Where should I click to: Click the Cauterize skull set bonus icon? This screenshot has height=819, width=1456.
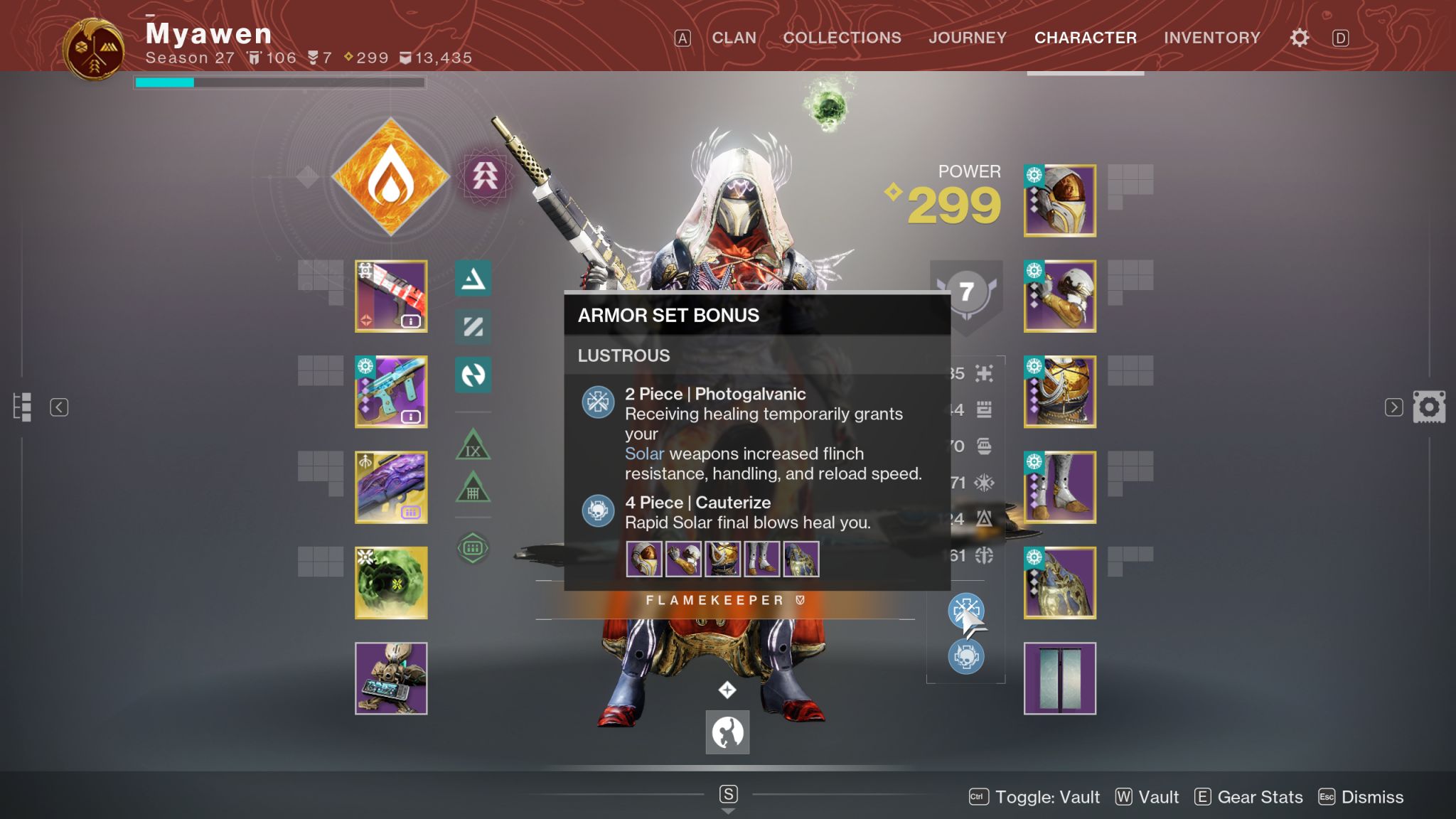coord(965,655)
